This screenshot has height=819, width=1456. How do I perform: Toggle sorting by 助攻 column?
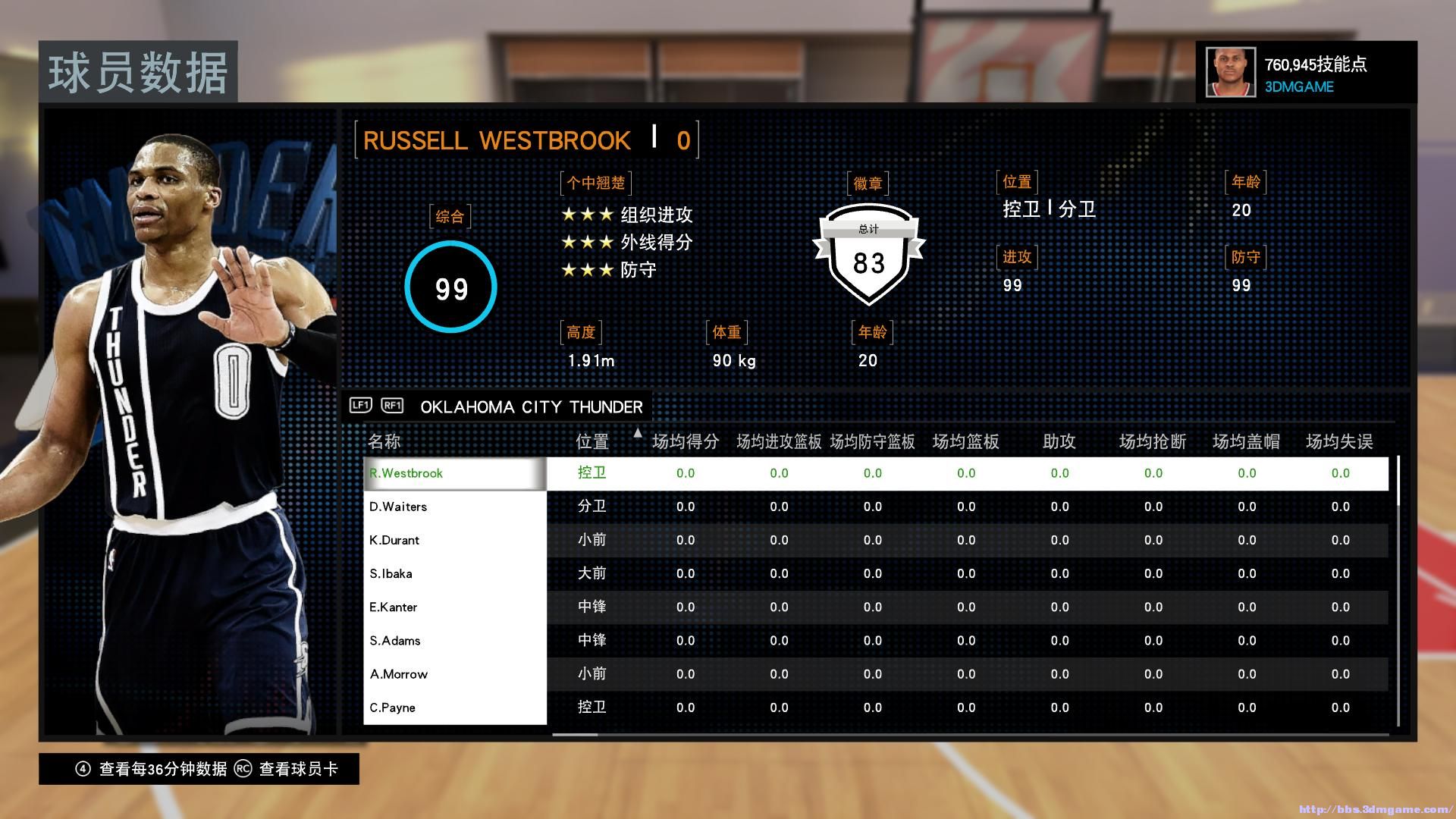(x=1059, y=441)
